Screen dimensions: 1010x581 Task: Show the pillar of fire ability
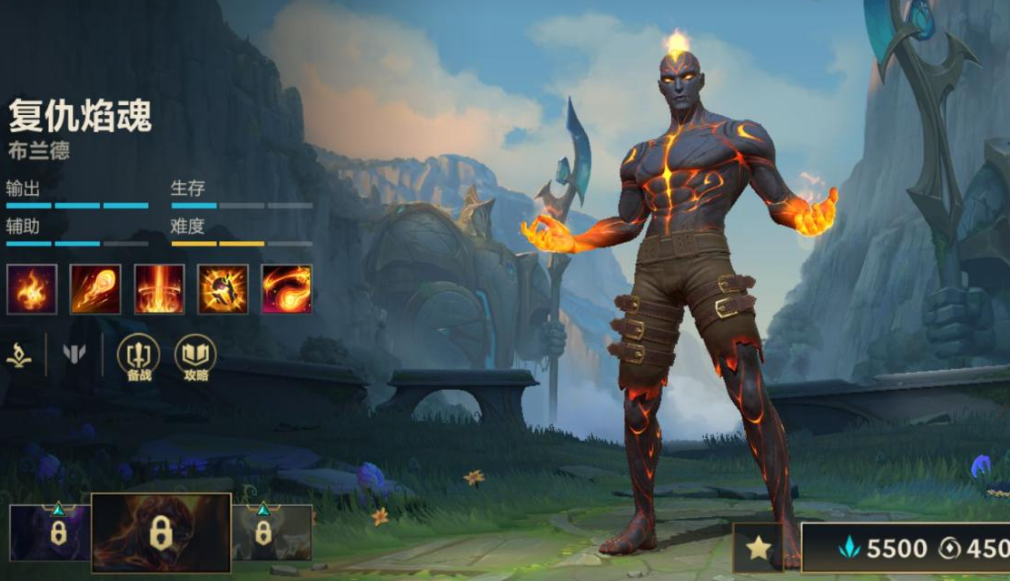(x=160, y=289)
